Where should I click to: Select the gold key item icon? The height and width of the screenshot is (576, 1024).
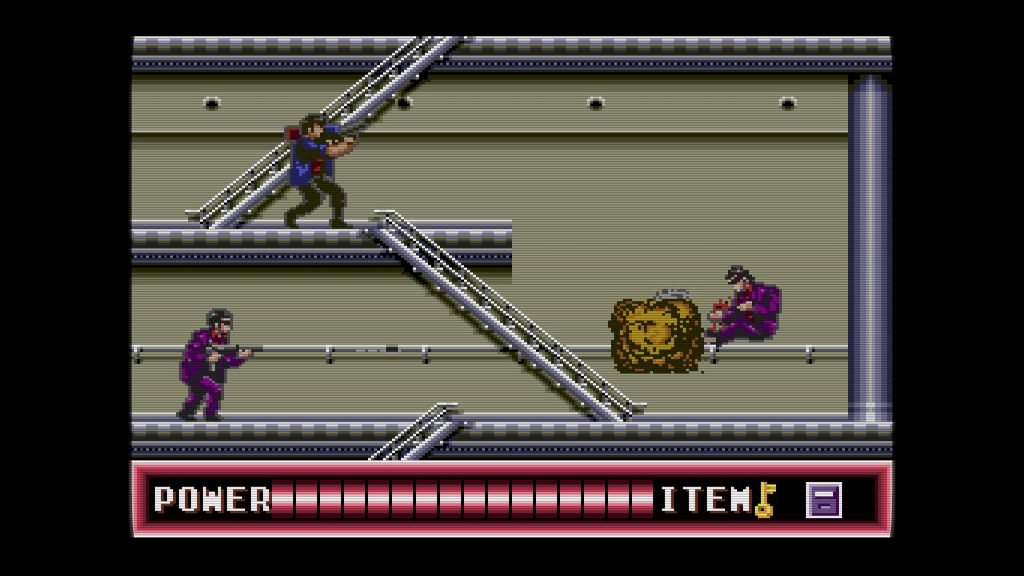tap(765, 499)
